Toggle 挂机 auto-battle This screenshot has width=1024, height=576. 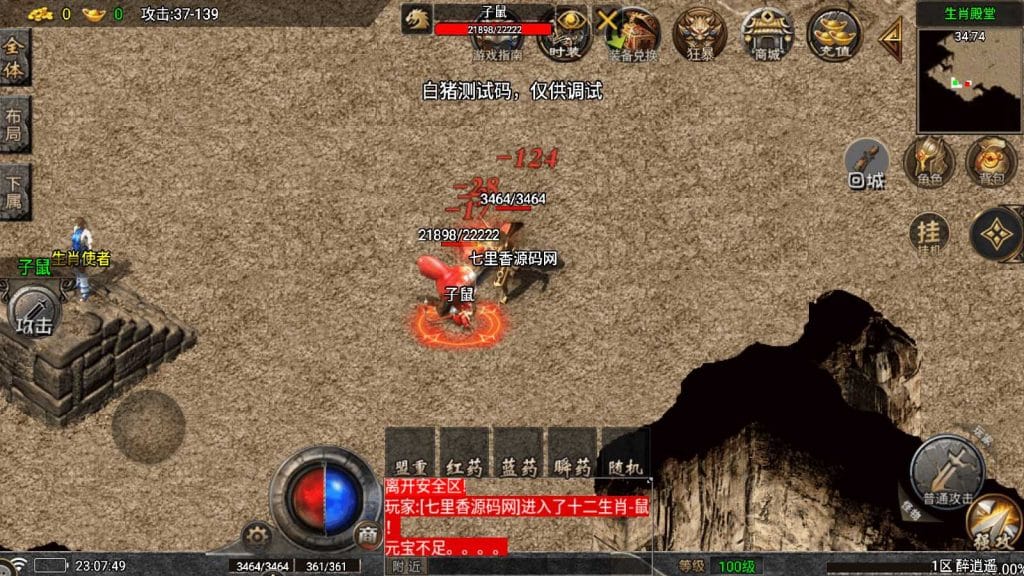930,236
